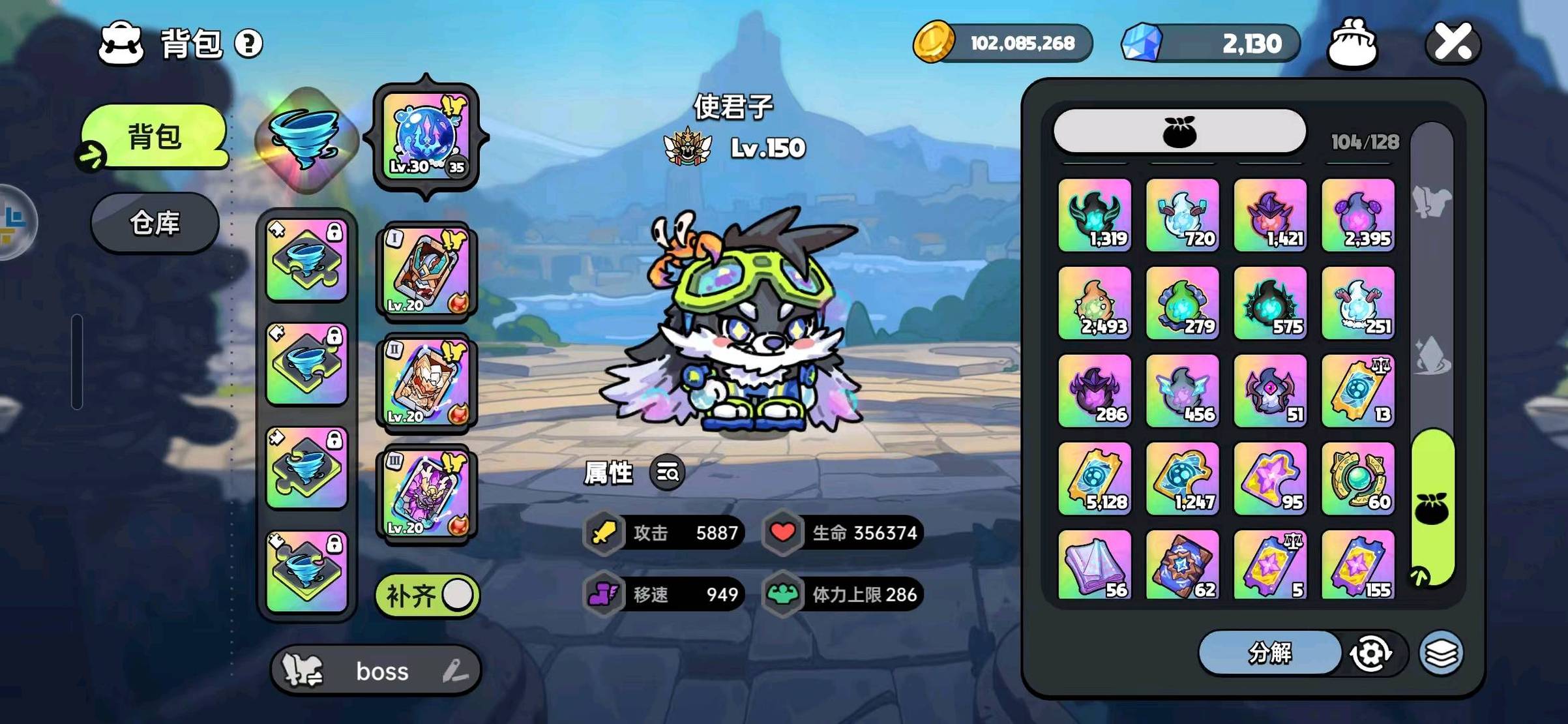Toggle the 补齐 switch

(x=428, y=595)
